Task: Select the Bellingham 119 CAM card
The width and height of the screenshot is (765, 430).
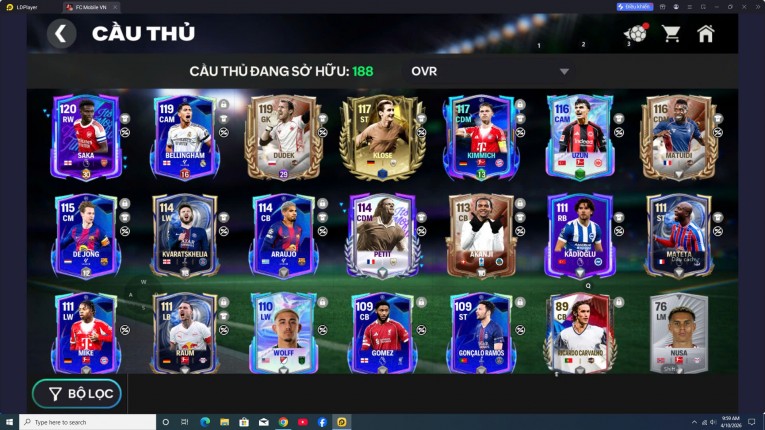Action: 184,137
